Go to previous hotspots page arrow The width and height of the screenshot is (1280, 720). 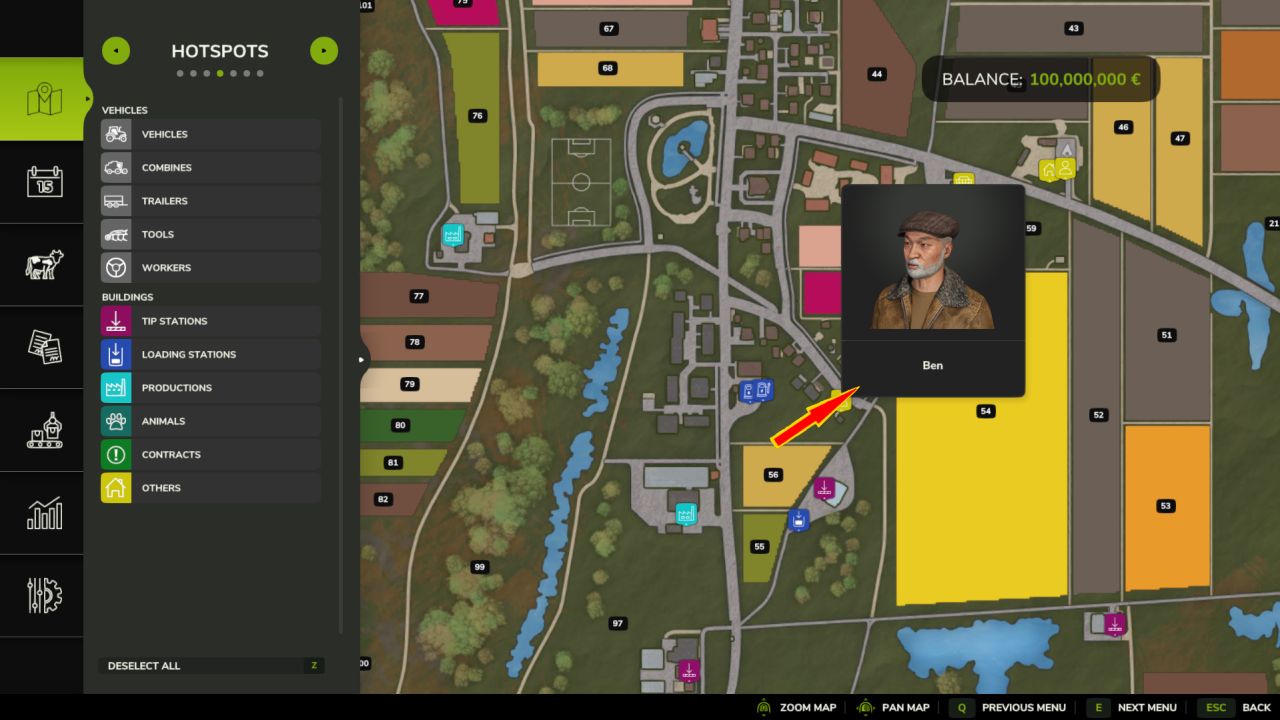pos(116,51)
